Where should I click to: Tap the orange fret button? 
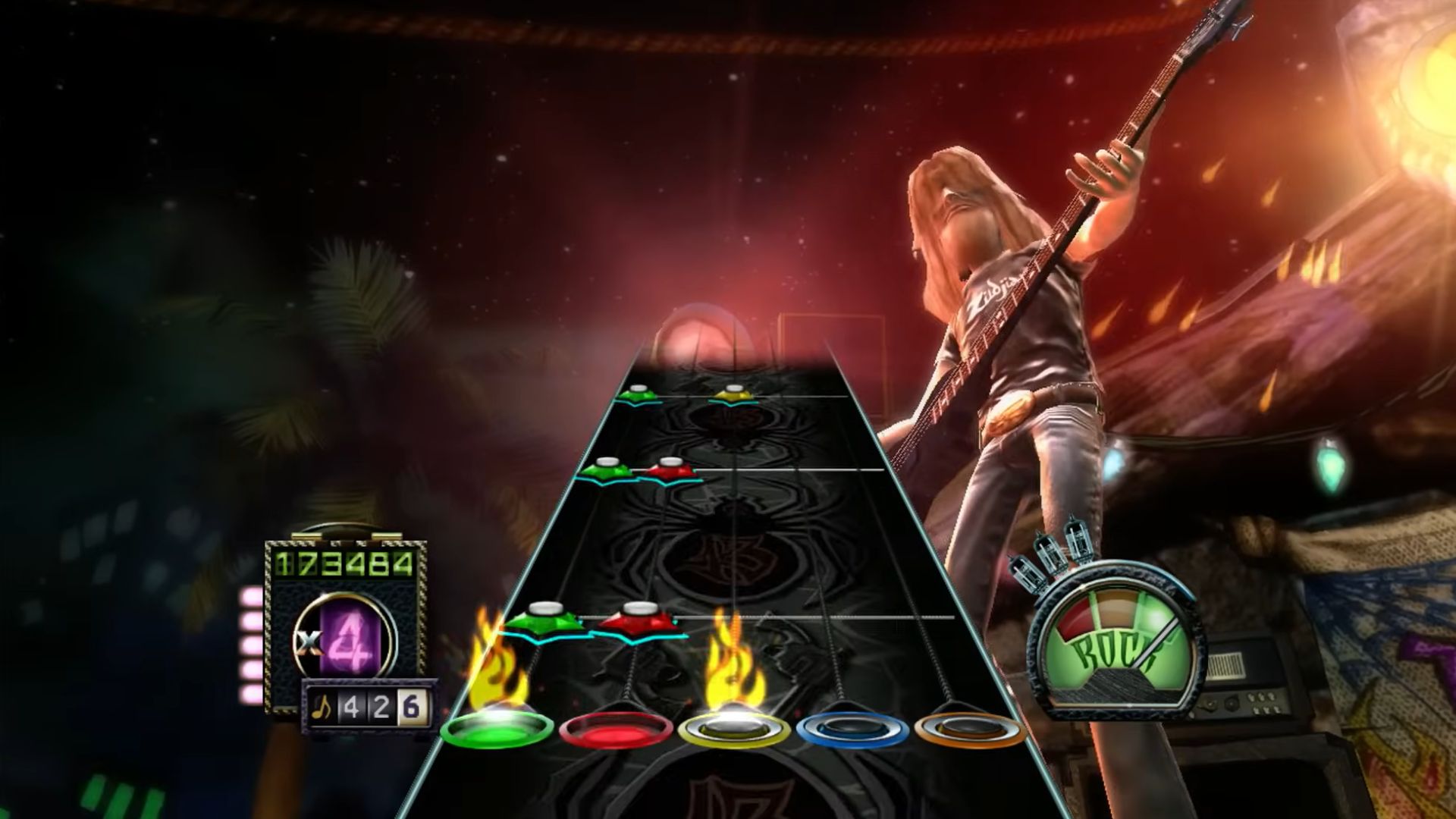(x=970, y=730)
